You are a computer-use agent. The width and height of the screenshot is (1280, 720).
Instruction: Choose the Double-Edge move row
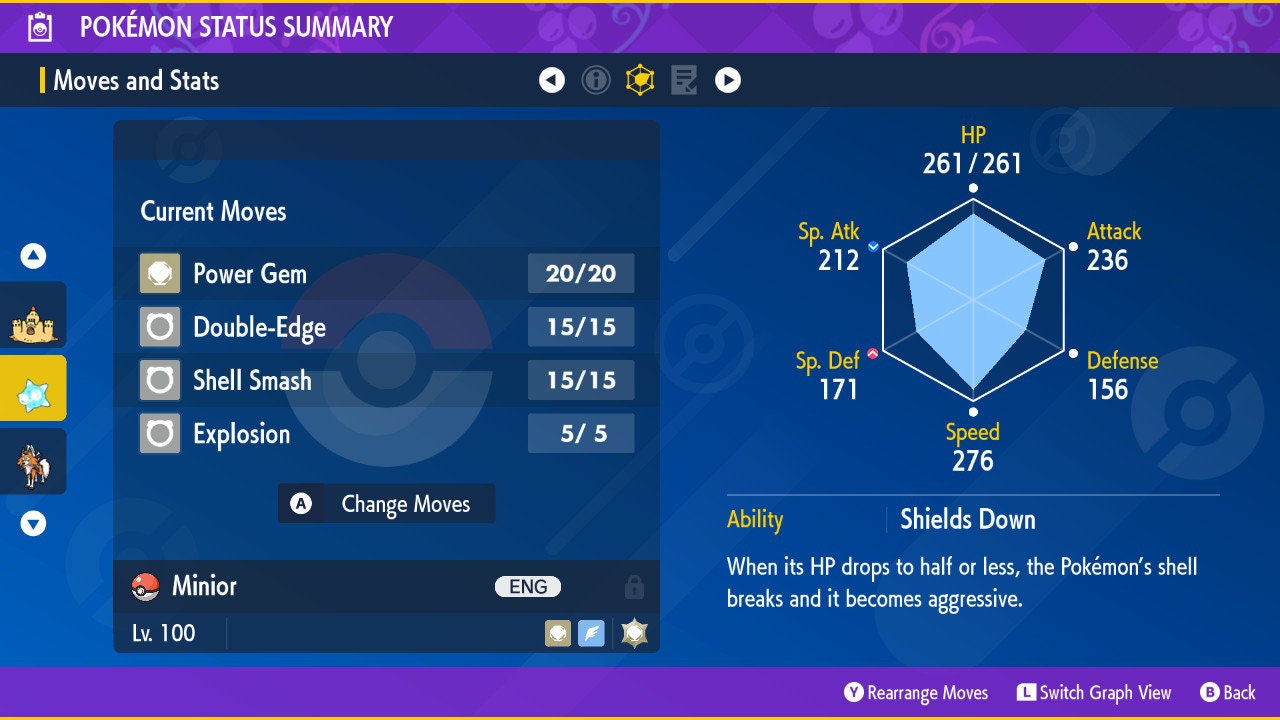pos(385,327)
